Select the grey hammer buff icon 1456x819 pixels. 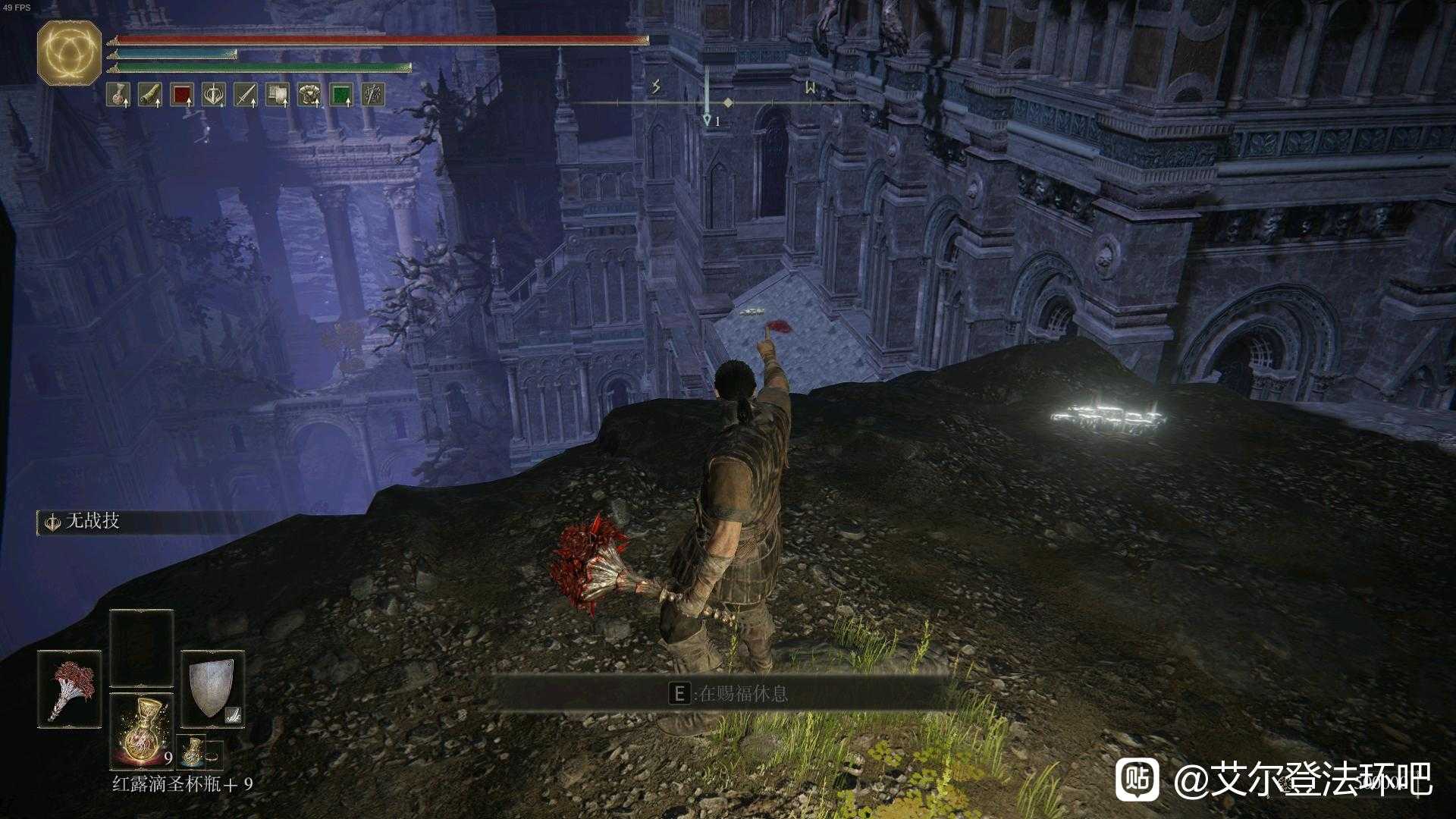coord(278,95)
